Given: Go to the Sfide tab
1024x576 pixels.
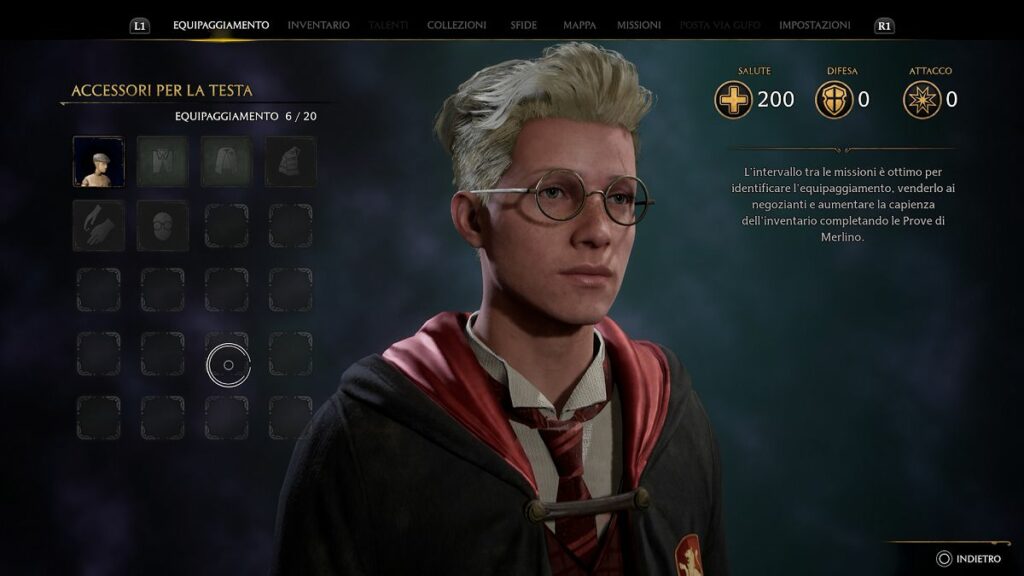Looking at the screenshot, I should (x=524, y=25).
